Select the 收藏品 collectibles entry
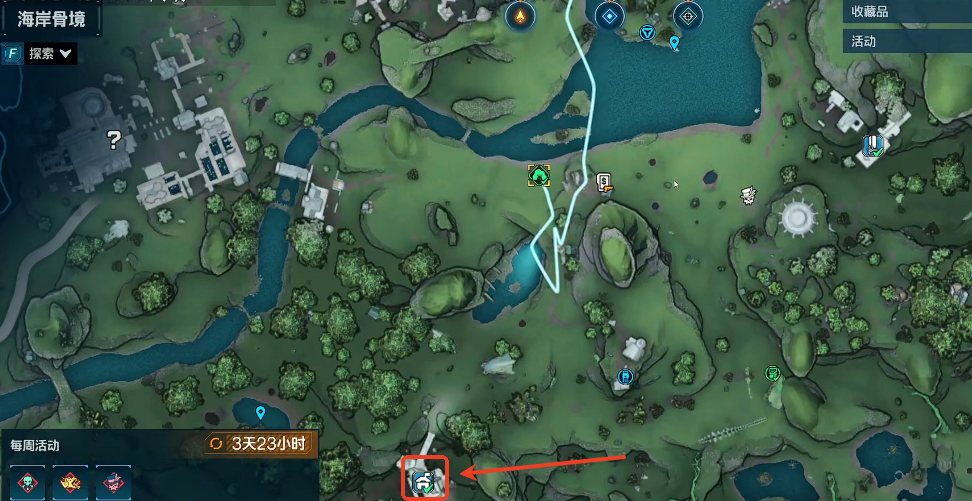 [x=868, y=11]
